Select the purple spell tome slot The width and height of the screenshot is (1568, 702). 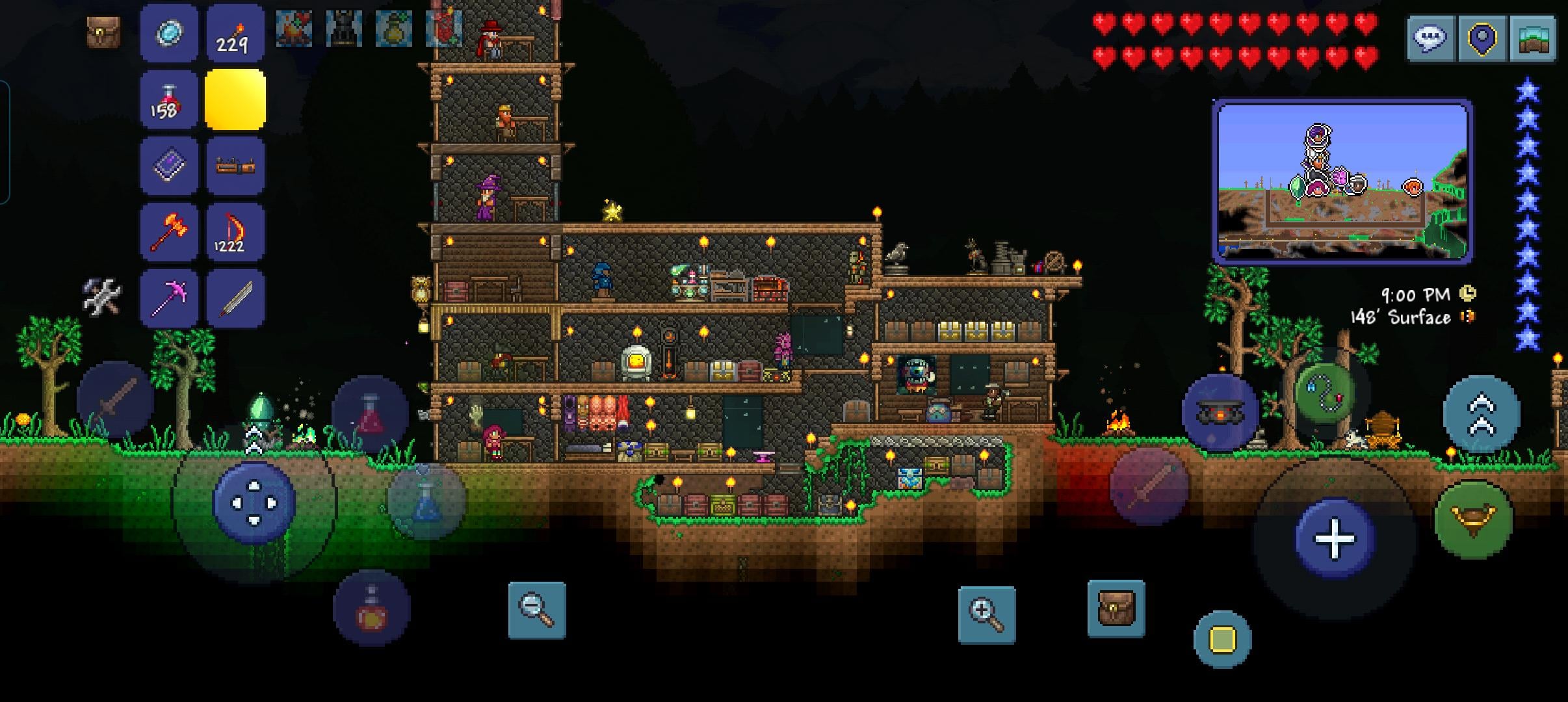(169, 166)
